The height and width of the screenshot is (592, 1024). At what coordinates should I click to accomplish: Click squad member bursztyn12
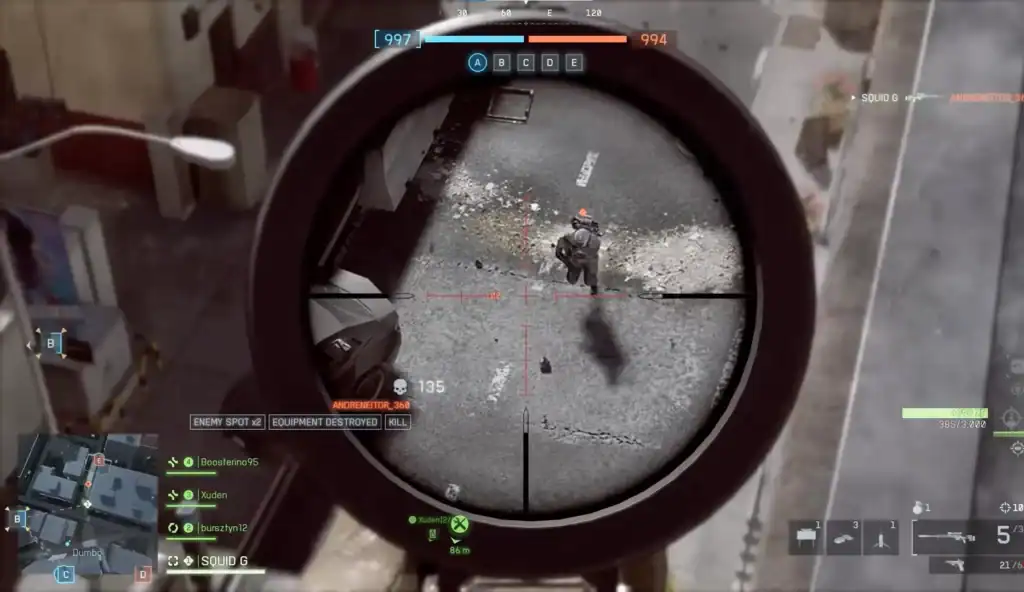(222, 528)
